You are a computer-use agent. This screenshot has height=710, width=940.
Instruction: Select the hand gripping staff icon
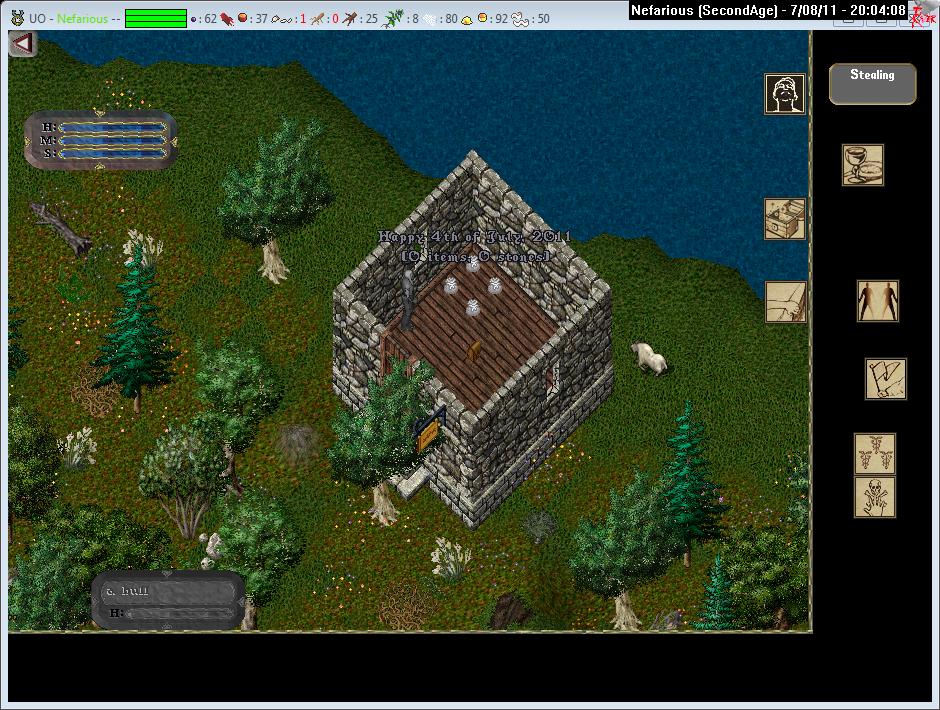click(x=785, y=302)
